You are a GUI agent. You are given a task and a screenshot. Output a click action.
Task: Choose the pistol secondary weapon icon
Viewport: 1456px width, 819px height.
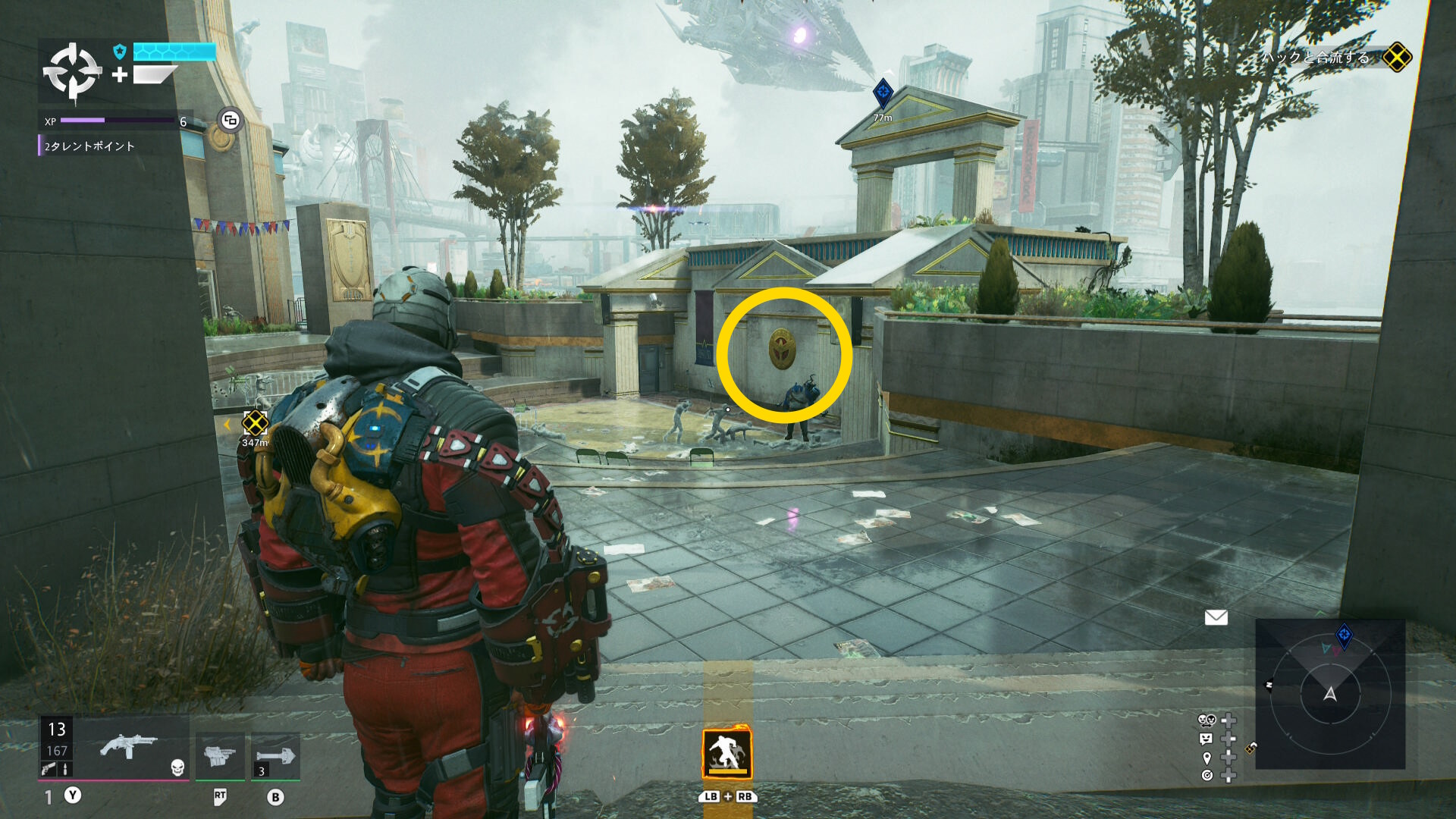click(49, 769)
